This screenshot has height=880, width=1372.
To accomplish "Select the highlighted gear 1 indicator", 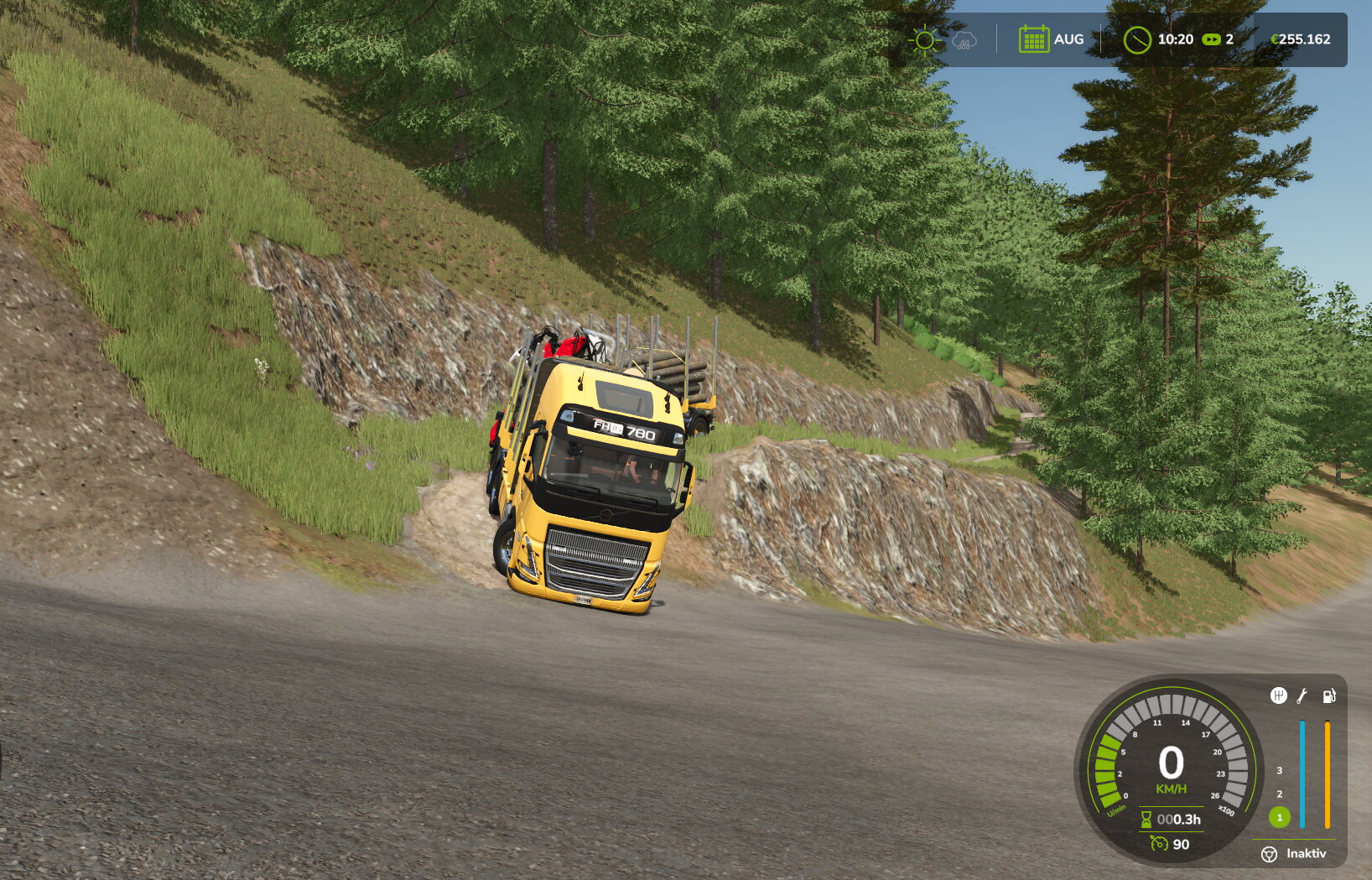I will point(1279,817).
